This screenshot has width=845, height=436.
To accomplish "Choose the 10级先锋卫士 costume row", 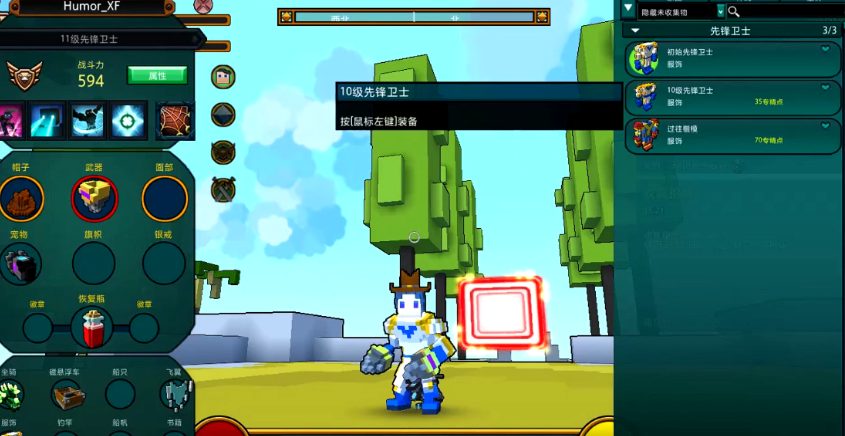I will [732, 97].
